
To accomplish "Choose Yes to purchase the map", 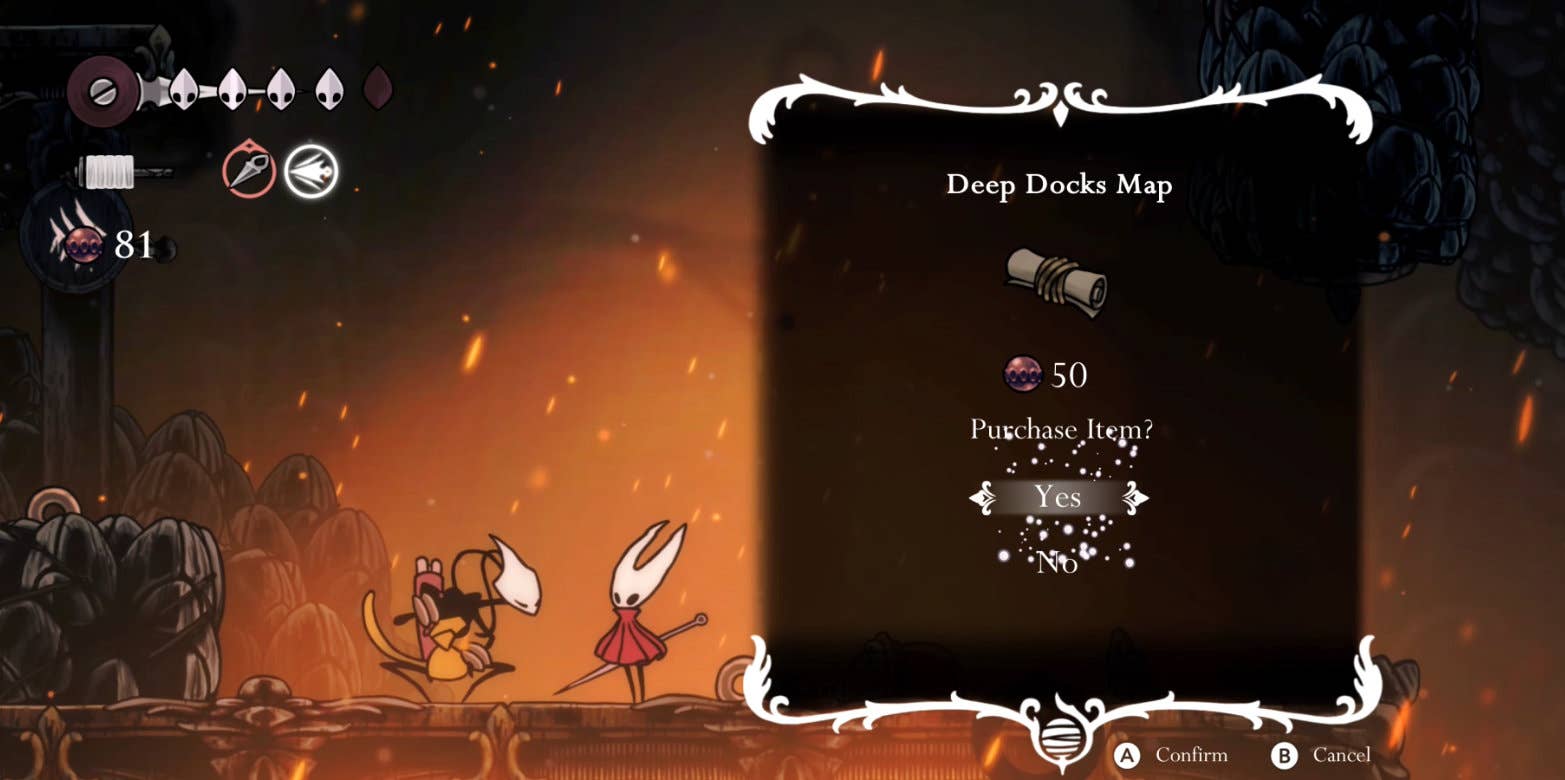I will (x=1058, y=497).
